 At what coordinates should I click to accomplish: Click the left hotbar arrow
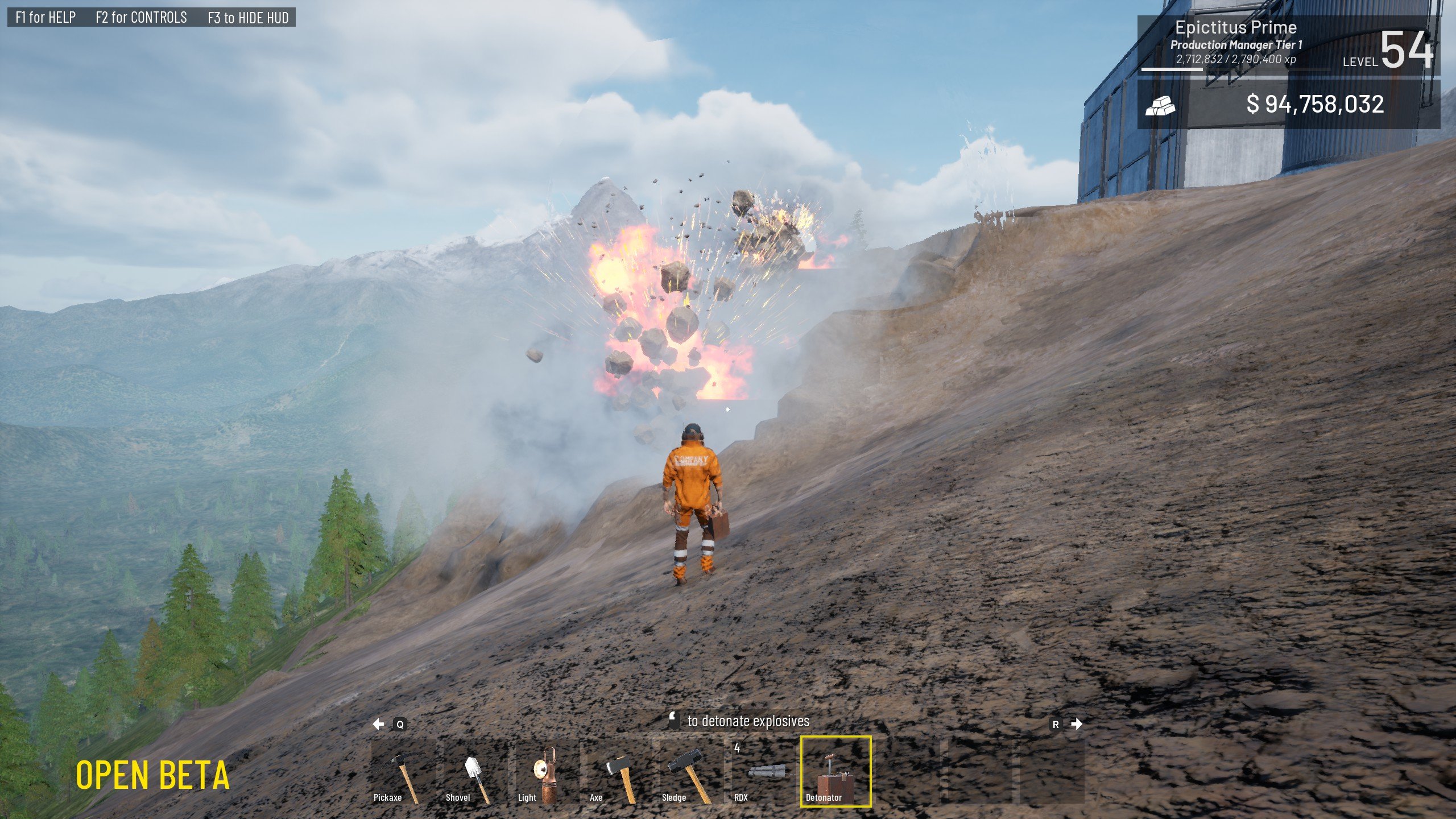379,724
